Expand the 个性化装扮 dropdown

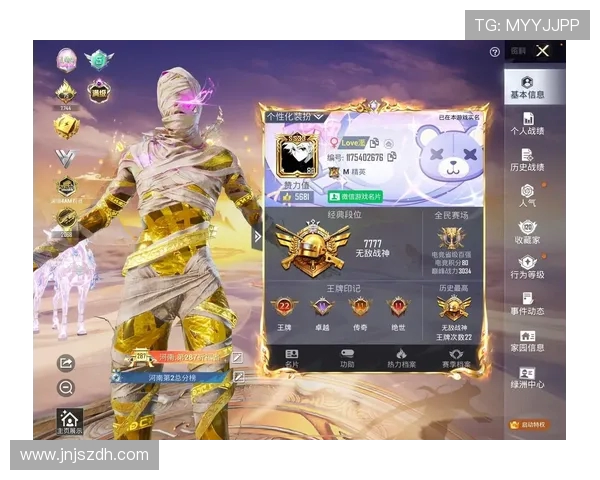(296, 117)
